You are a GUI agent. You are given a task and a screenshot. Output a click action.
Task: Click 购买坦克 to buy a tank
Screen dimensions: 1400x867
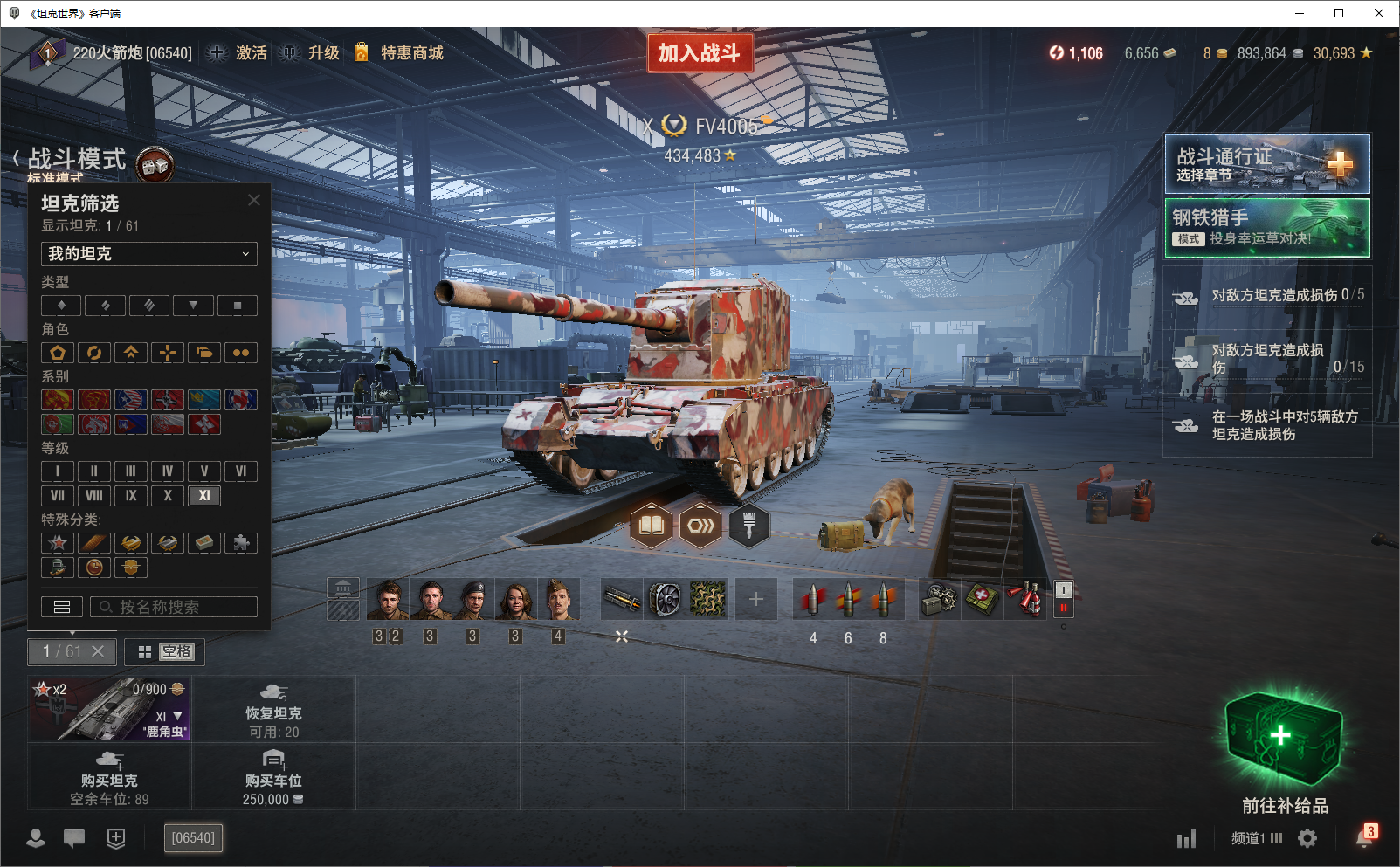click(x=109, y=776)
